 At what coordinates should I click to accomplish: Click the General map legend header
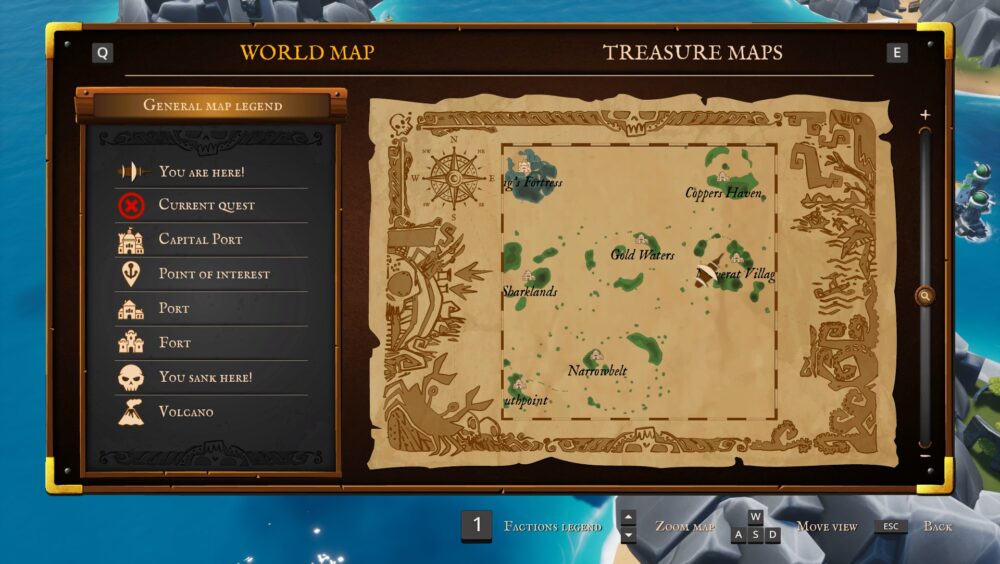click(x=212, y=105)
